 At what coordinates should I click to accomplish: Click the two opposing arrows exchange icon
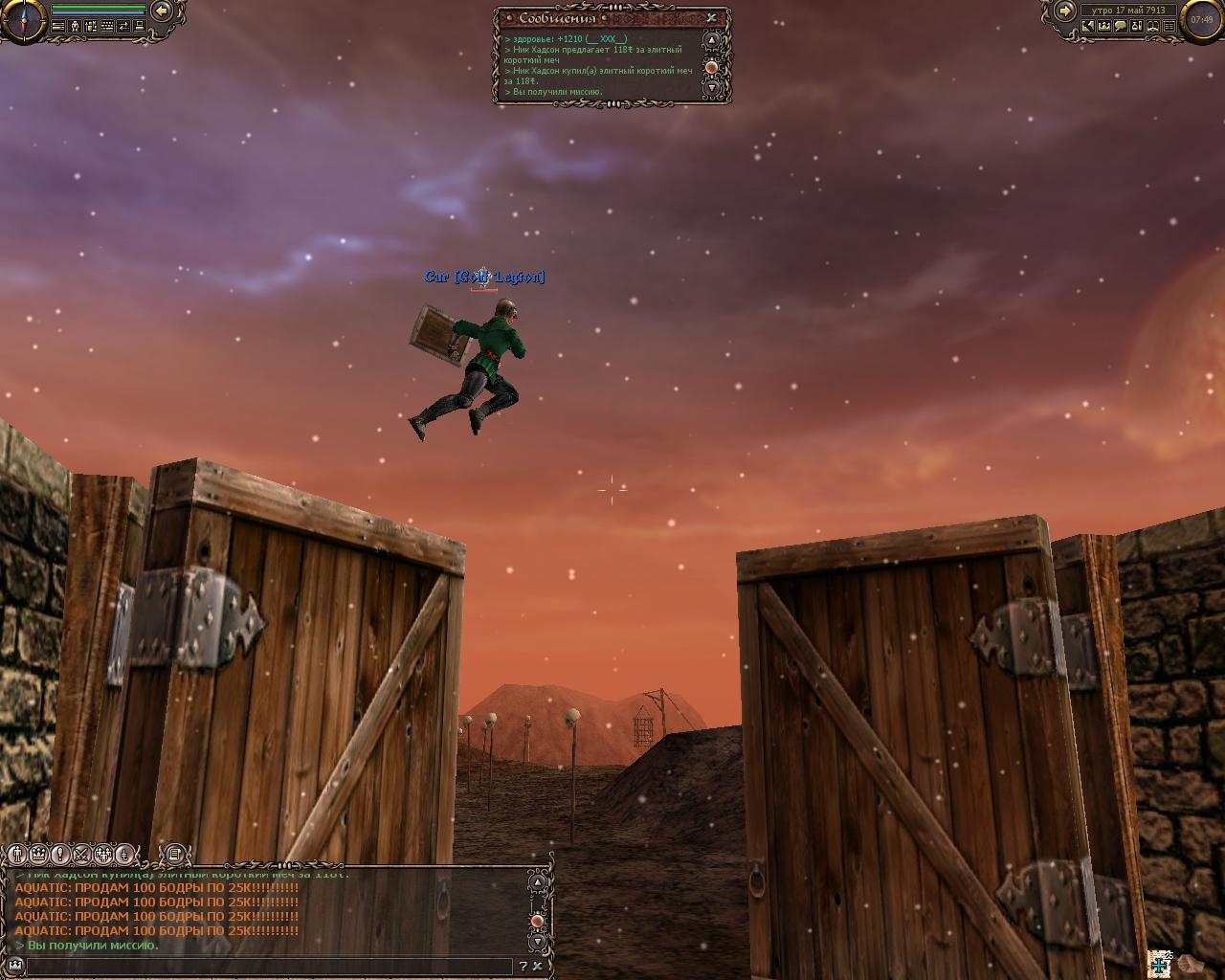point(123,27)
